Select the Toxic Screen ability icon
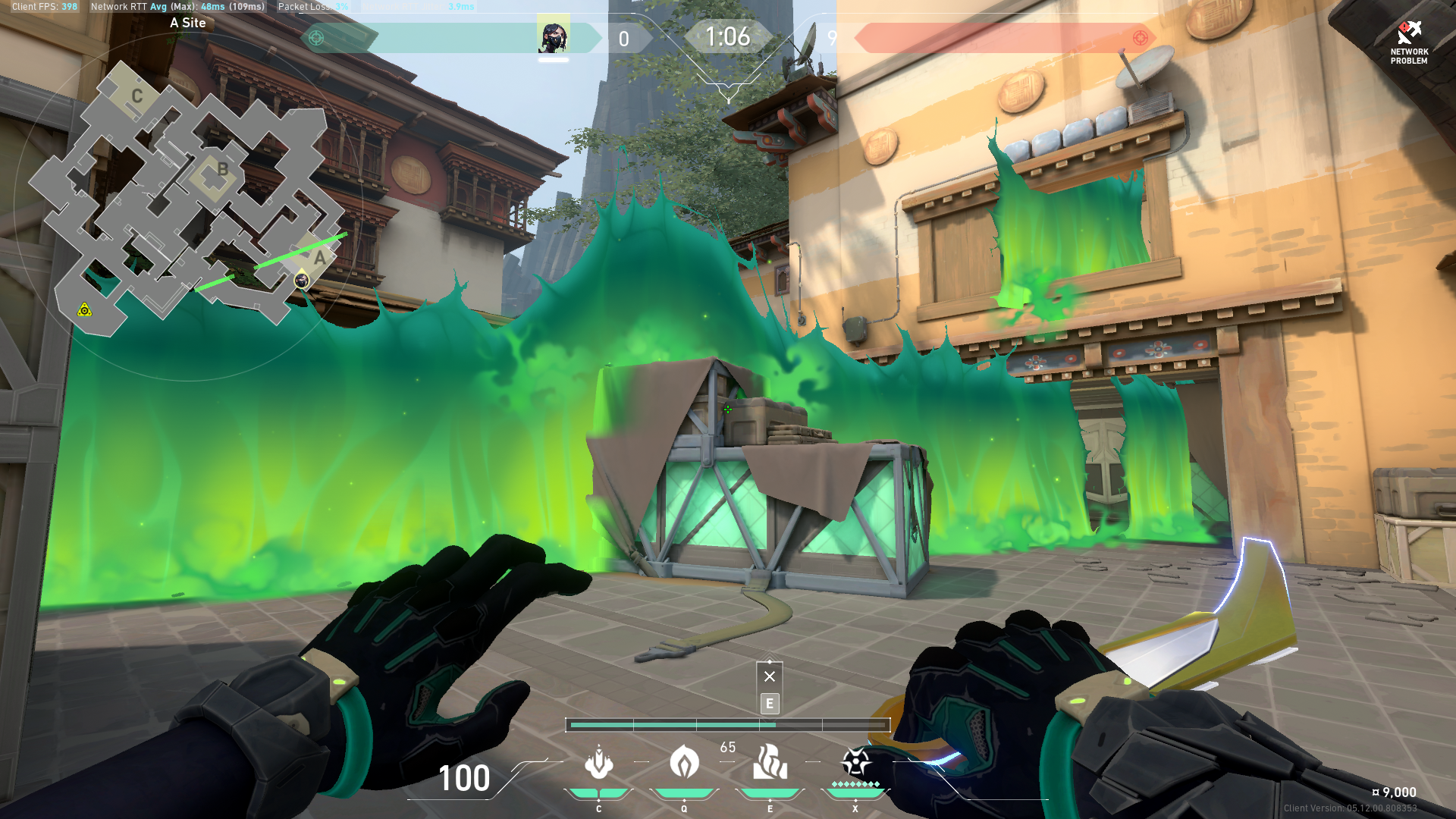The height and width of the screenshot is (819, 1456). (769, 764)
